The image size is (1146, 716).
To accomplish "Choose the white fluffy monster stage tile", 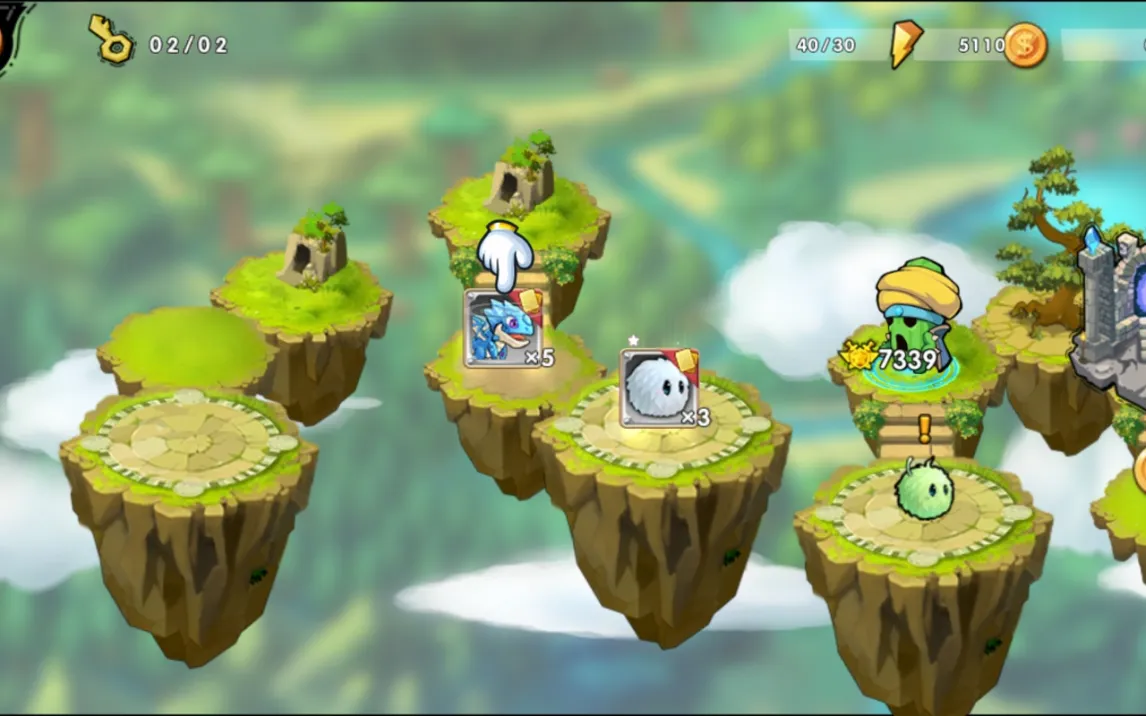I will click(658, 387).
